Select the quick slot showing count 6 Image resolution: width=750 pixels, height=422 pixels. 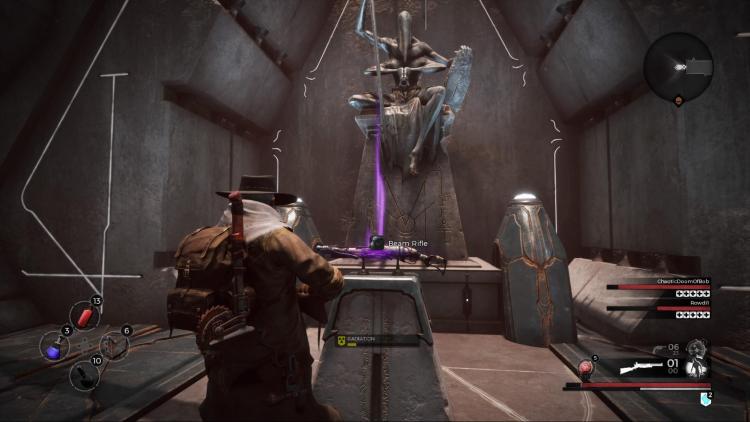tap(114, 345)
